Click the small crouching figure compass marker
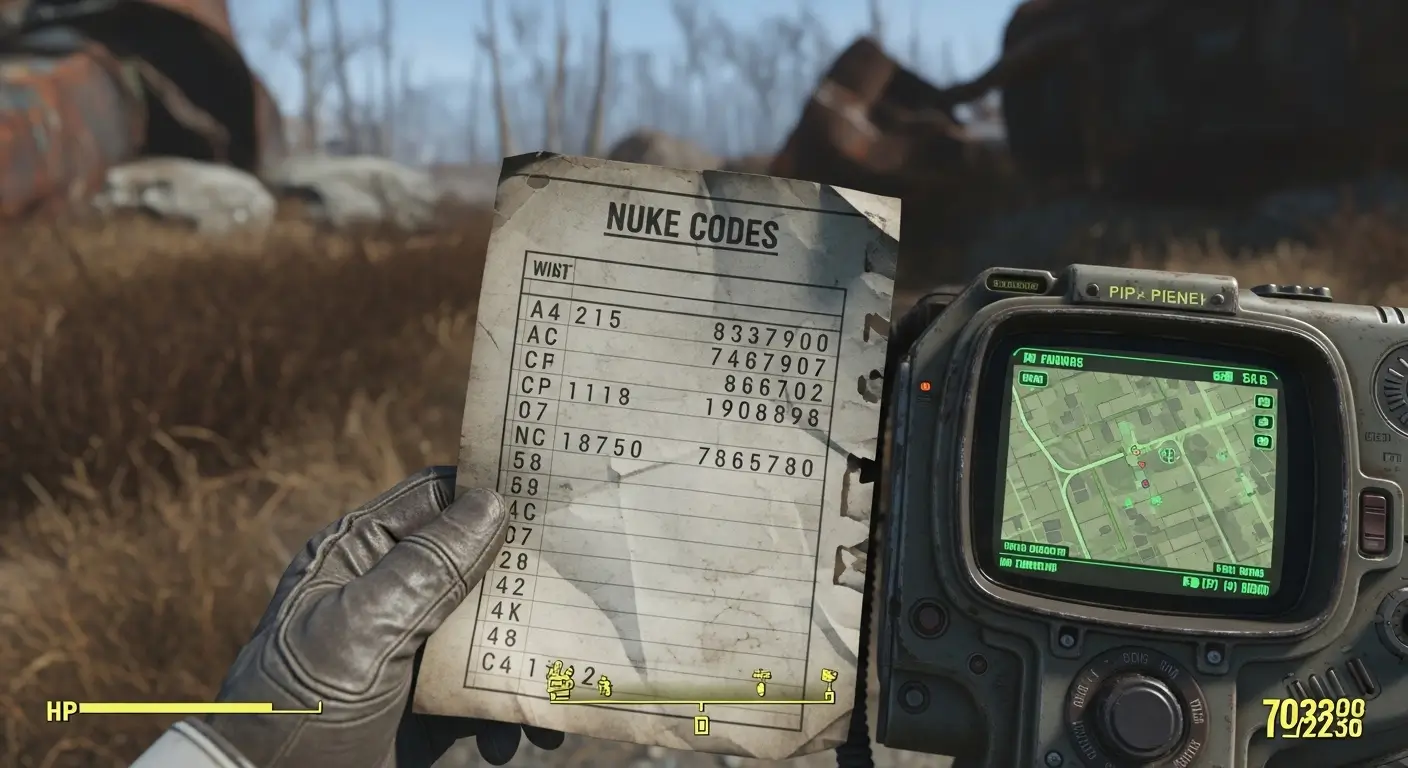This screenshot has height=768, width=1408. (603, 686)
